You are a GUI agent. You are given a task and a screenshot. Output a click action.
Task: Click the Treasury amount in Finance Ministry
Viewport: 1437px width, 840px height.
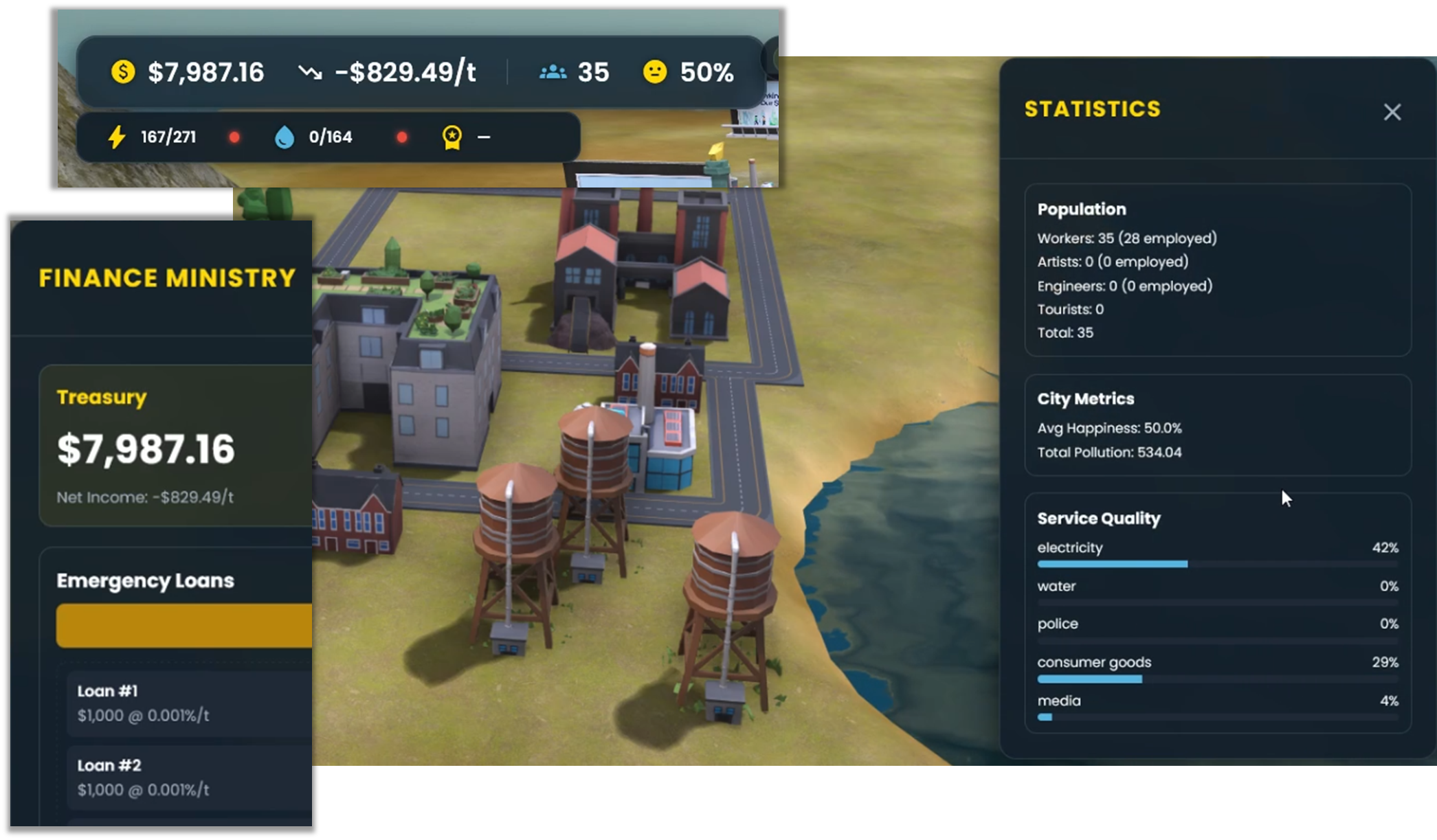146,450
